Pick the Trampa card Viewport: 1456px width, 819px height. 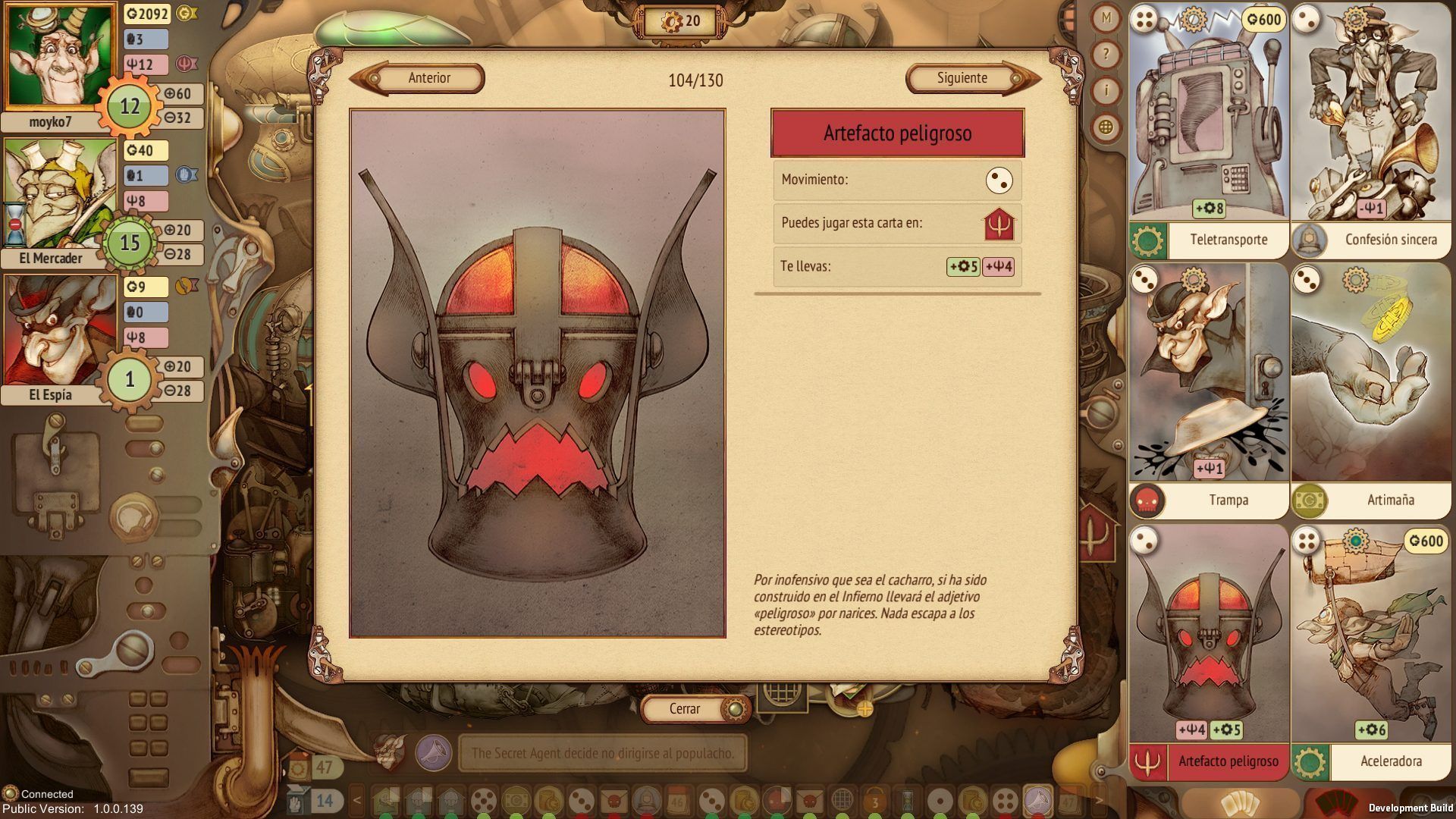pos(1209,390)
